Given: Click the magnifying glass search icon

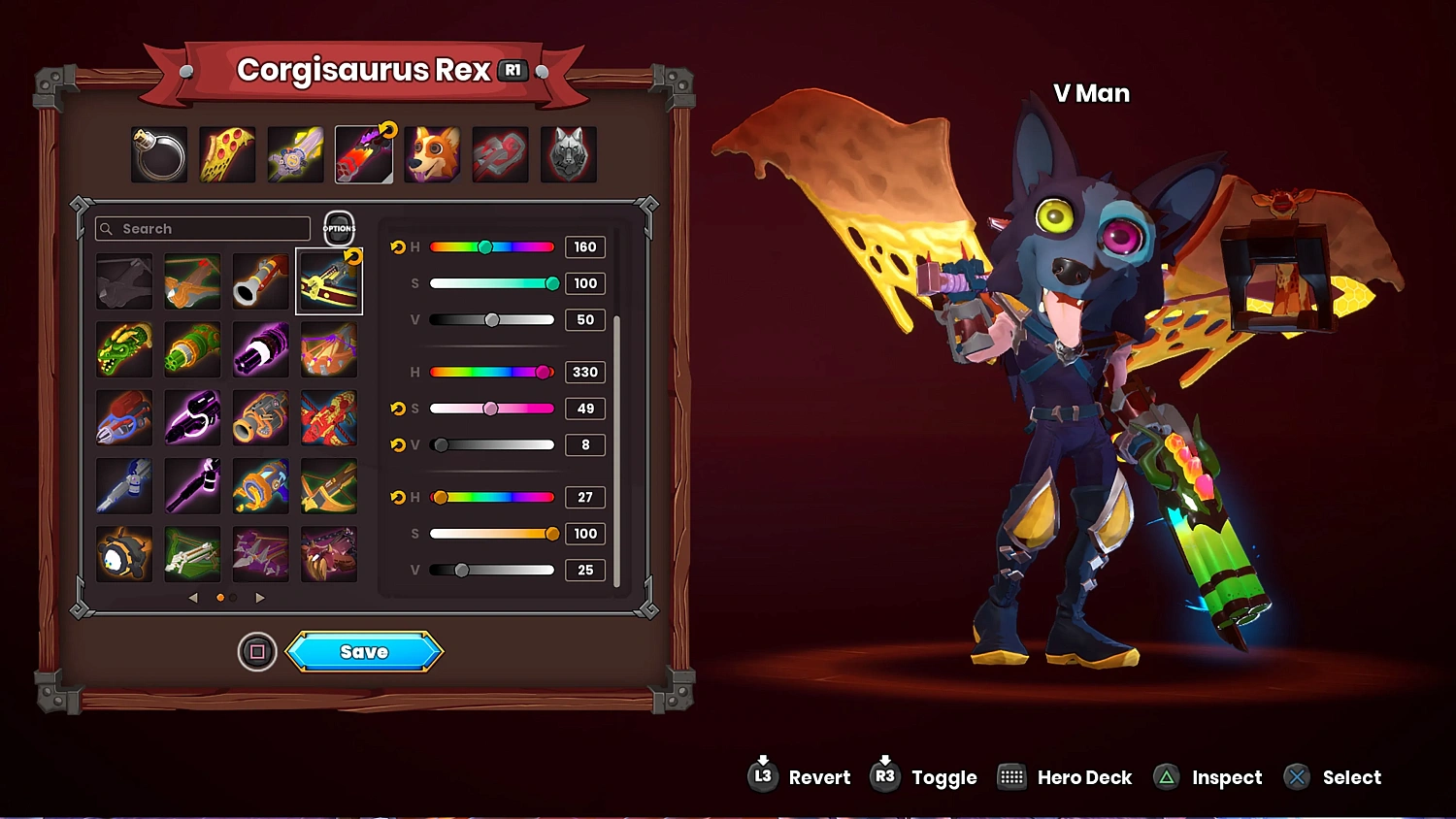Looking at the screenshot, I should pyautogui.click(x=107, y=228).
